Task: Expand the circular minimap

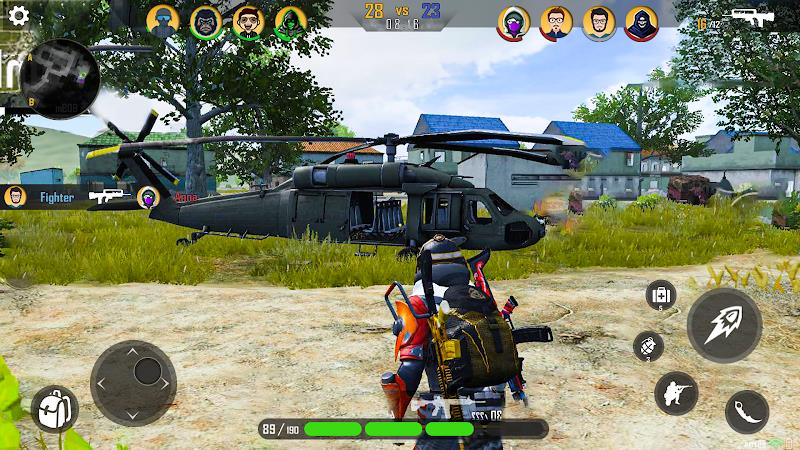Action: (x=62, y=78)
